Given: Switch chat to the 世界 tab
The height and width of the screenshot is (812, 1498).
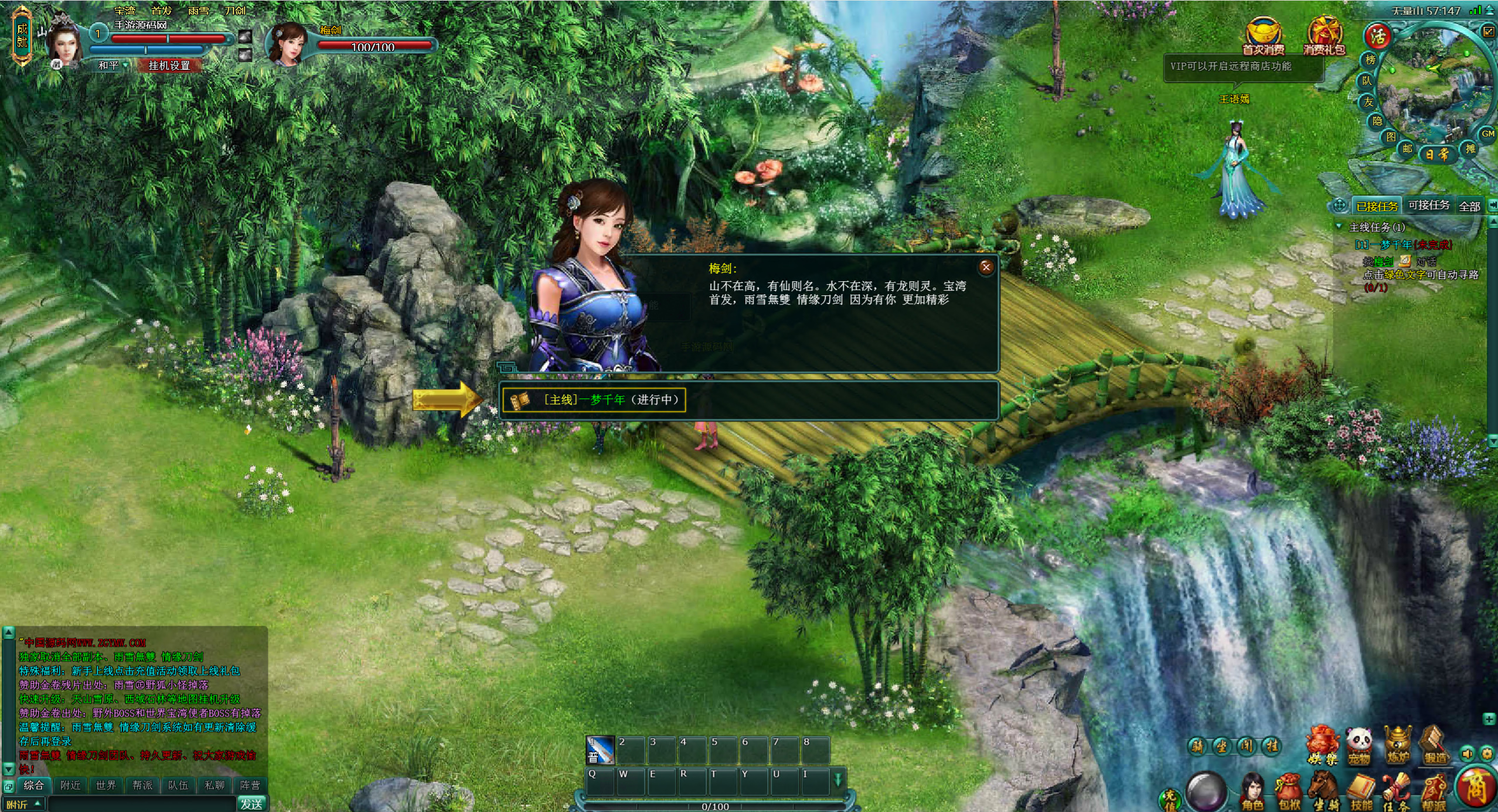Looking at the screenshot, I should (x=106, y=785).
